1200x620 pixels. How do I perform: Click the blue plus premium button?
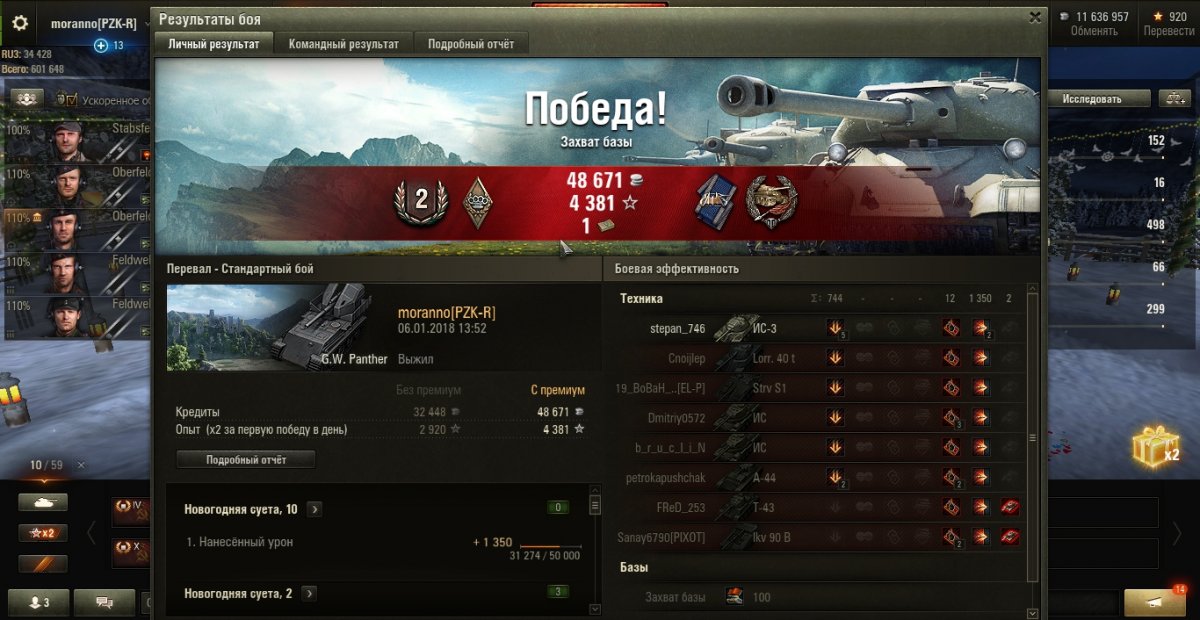click(x=100, y=45)
